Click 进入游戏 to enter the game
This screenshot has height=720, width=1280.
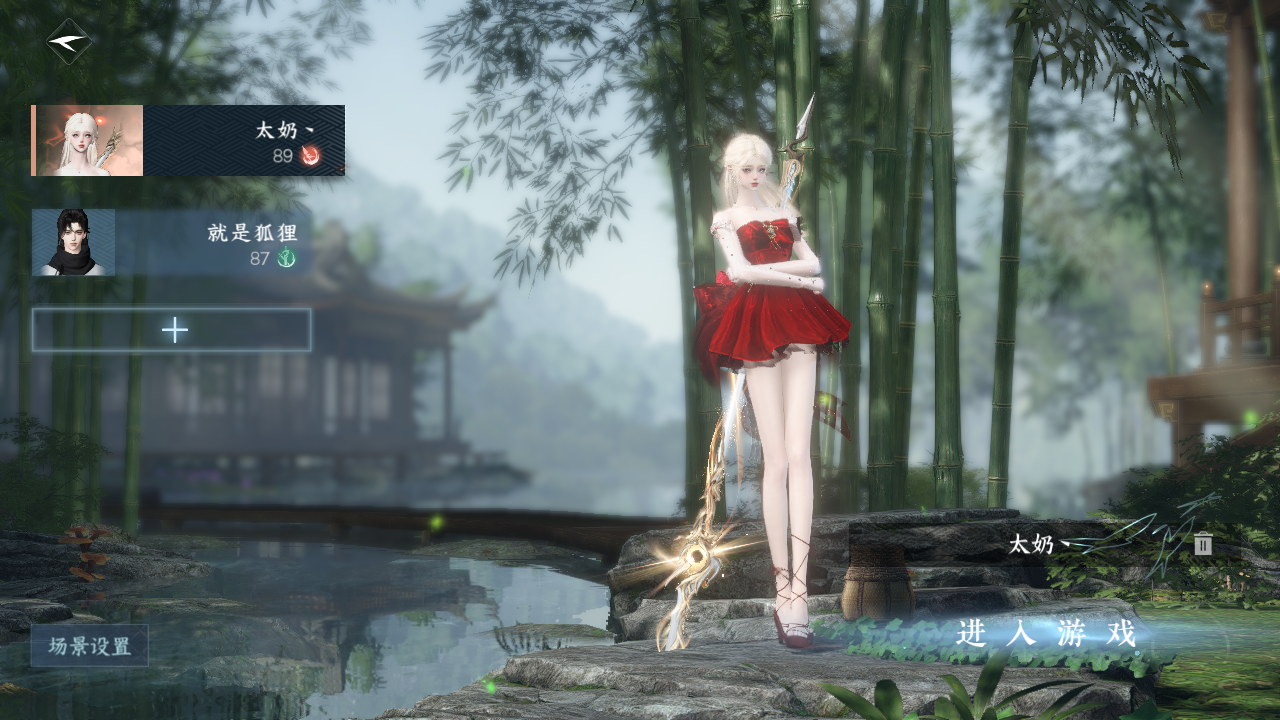[1046, 634]
